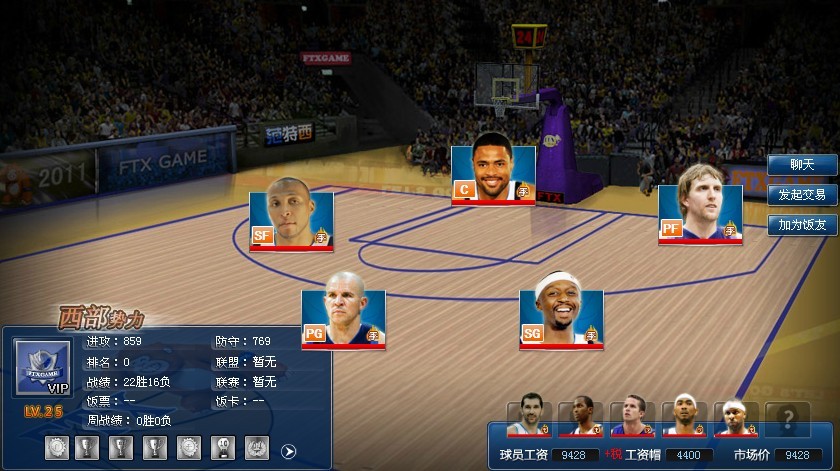Pick the point guard (PG) player card

coord(343,318)
